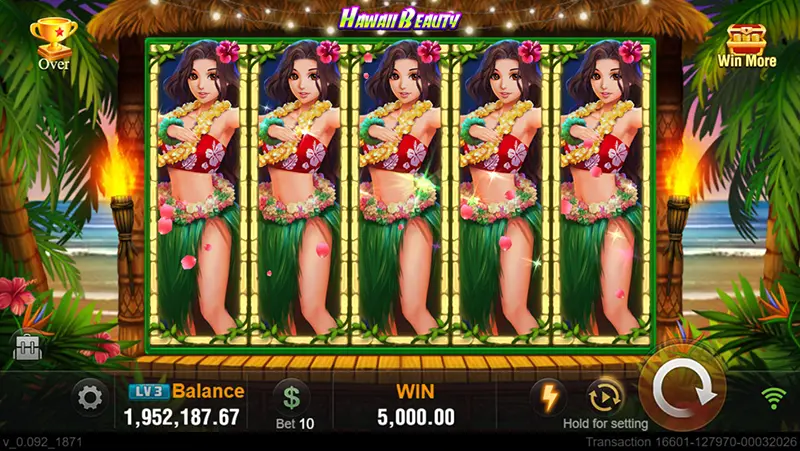800x451 pixels.
Task: Toggle the lightning bolt turbo spin
Action: pyautogui.click(x=549, y=396)
